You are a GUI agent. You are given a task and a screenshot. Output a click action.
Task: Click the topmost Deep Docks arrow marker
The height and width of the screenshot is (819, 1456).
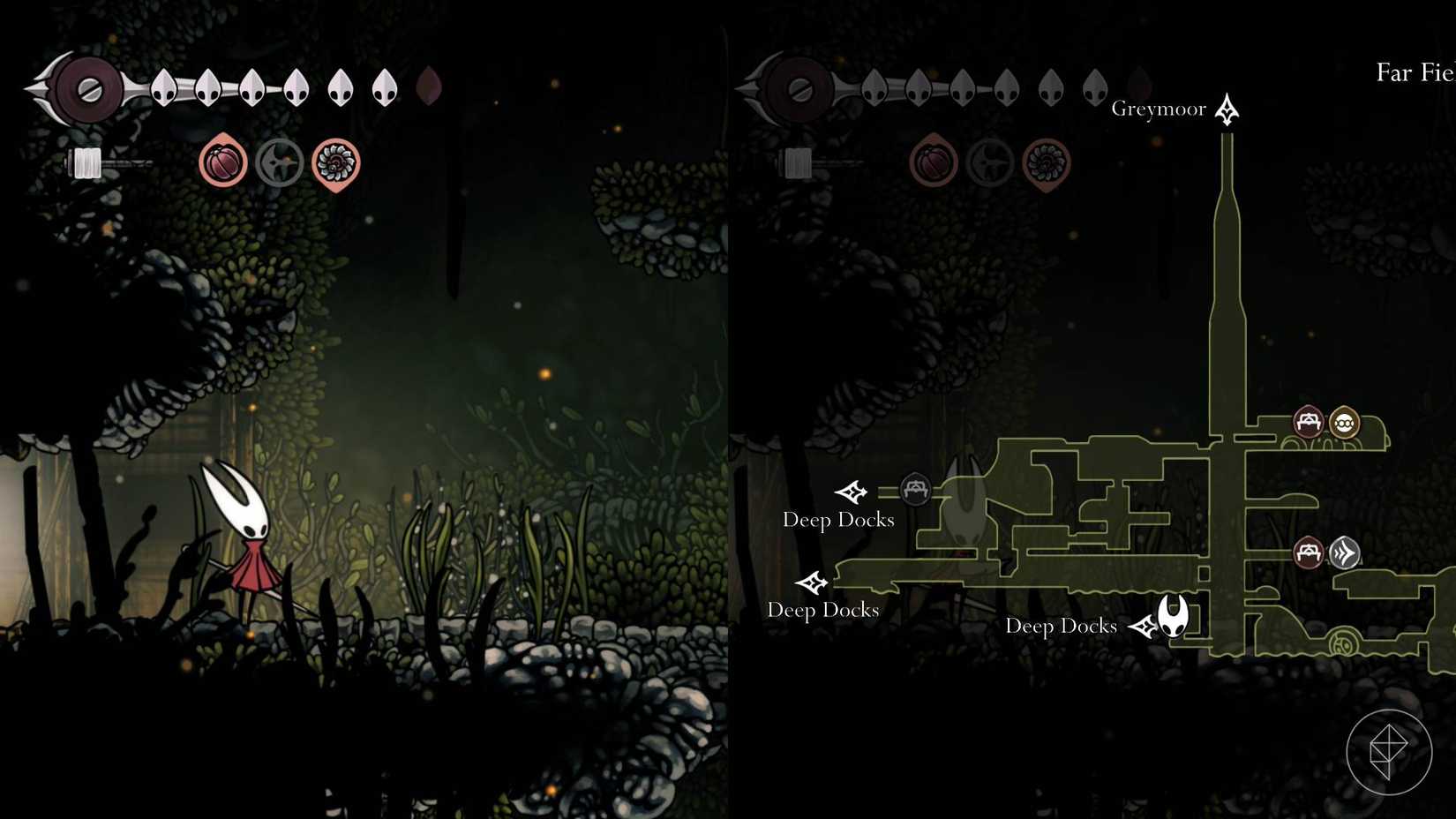(x=852, y=492)
